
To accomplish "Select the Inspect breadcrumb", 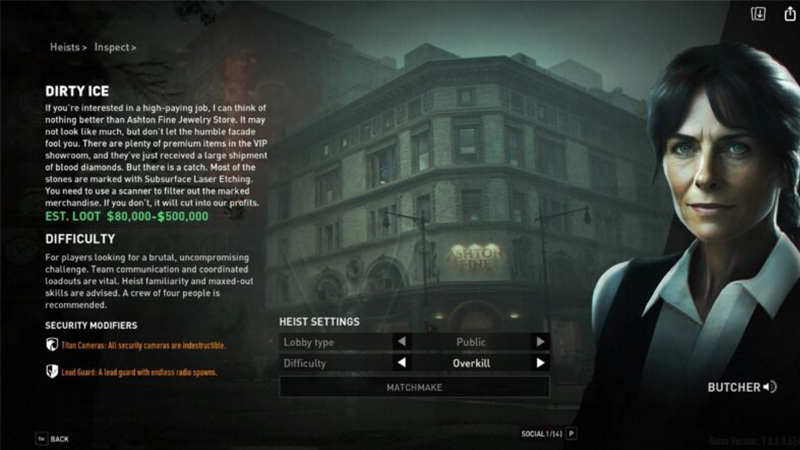I will coord(115,47).
